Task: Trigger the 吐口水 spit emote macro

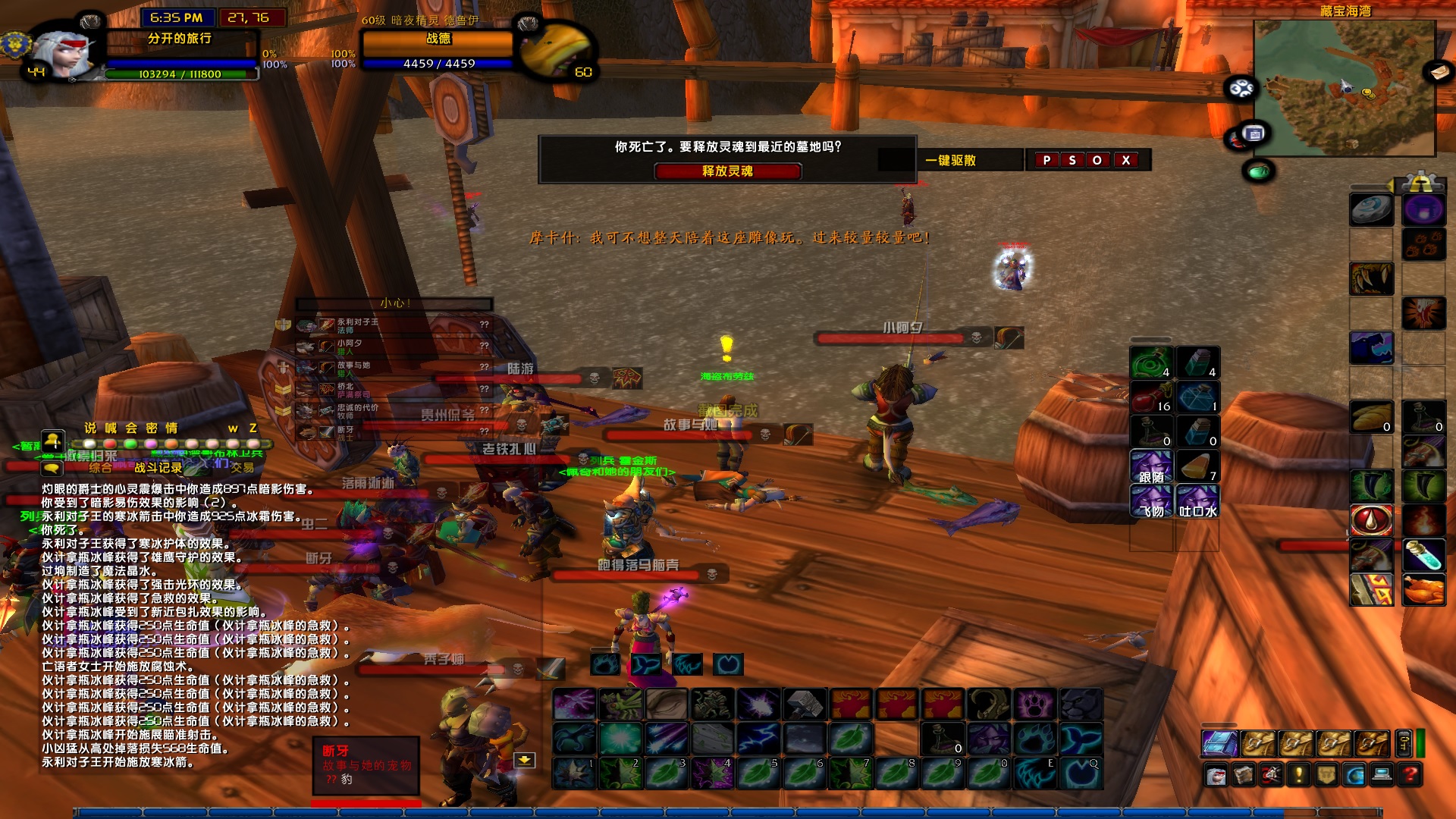Action: pos(1198,502)
